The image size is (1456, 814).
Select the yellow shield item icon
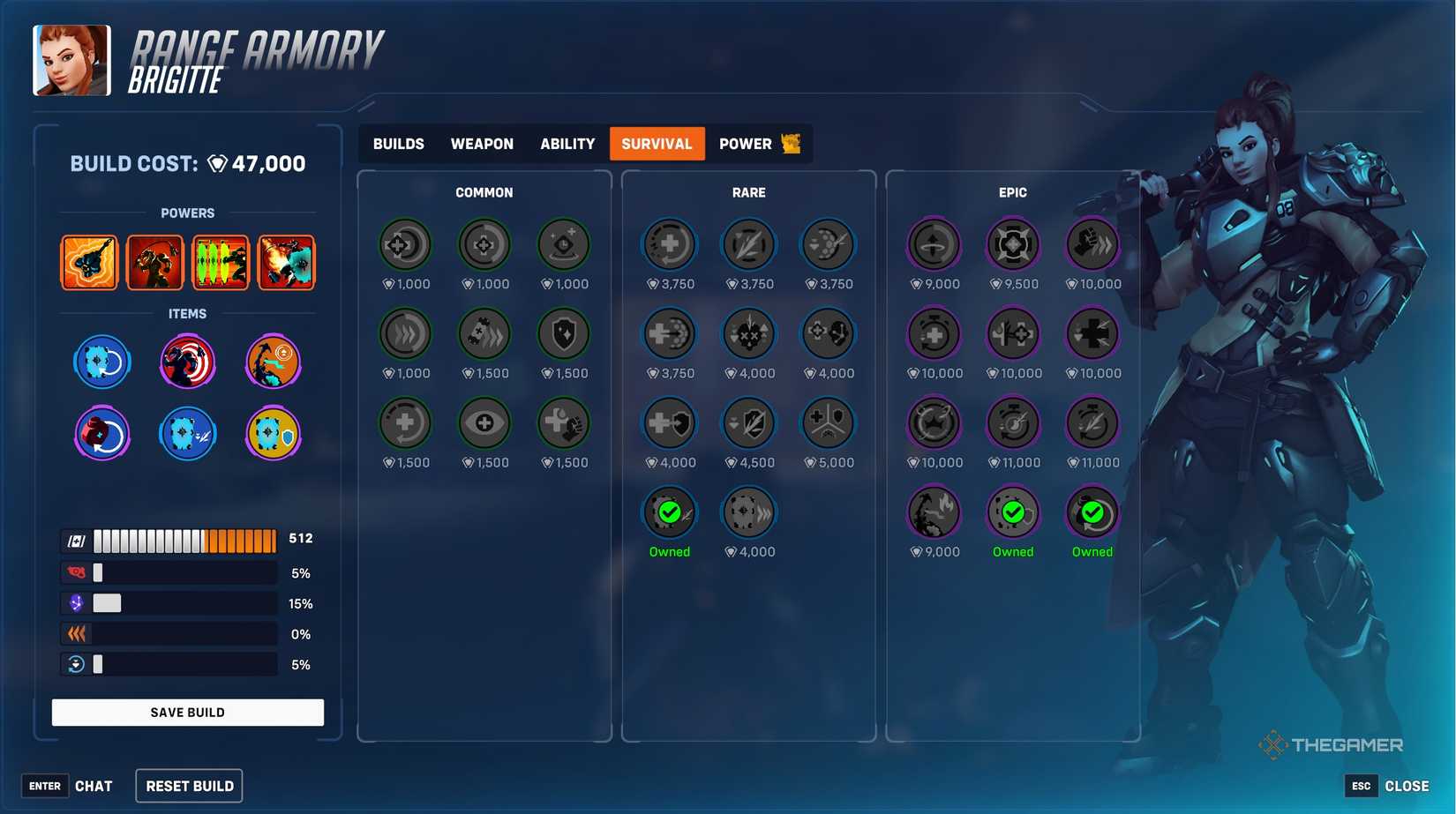(x=273, y=433)
